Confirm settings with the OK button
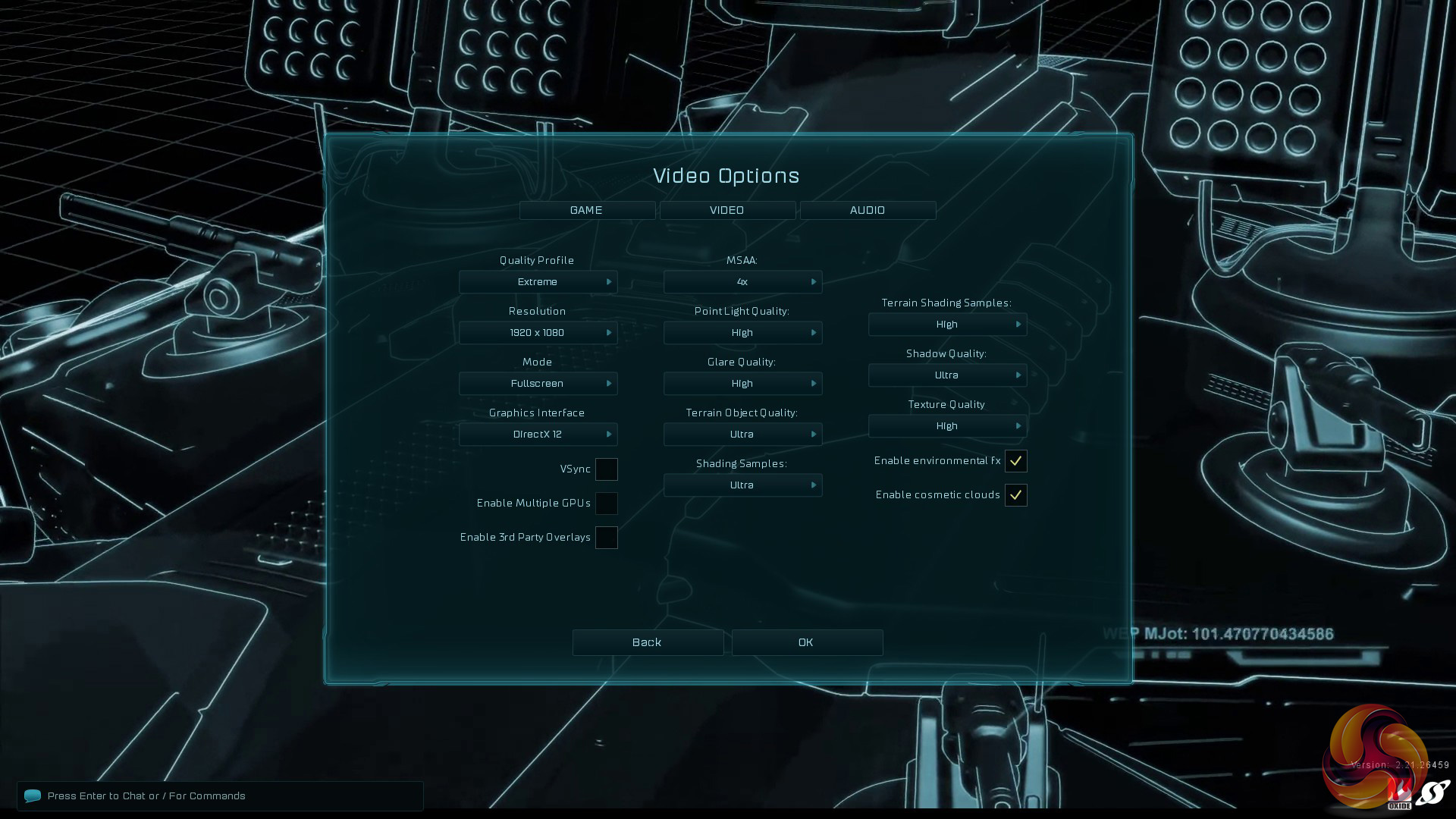This screenshot has height=819, width=1456. 807,642
